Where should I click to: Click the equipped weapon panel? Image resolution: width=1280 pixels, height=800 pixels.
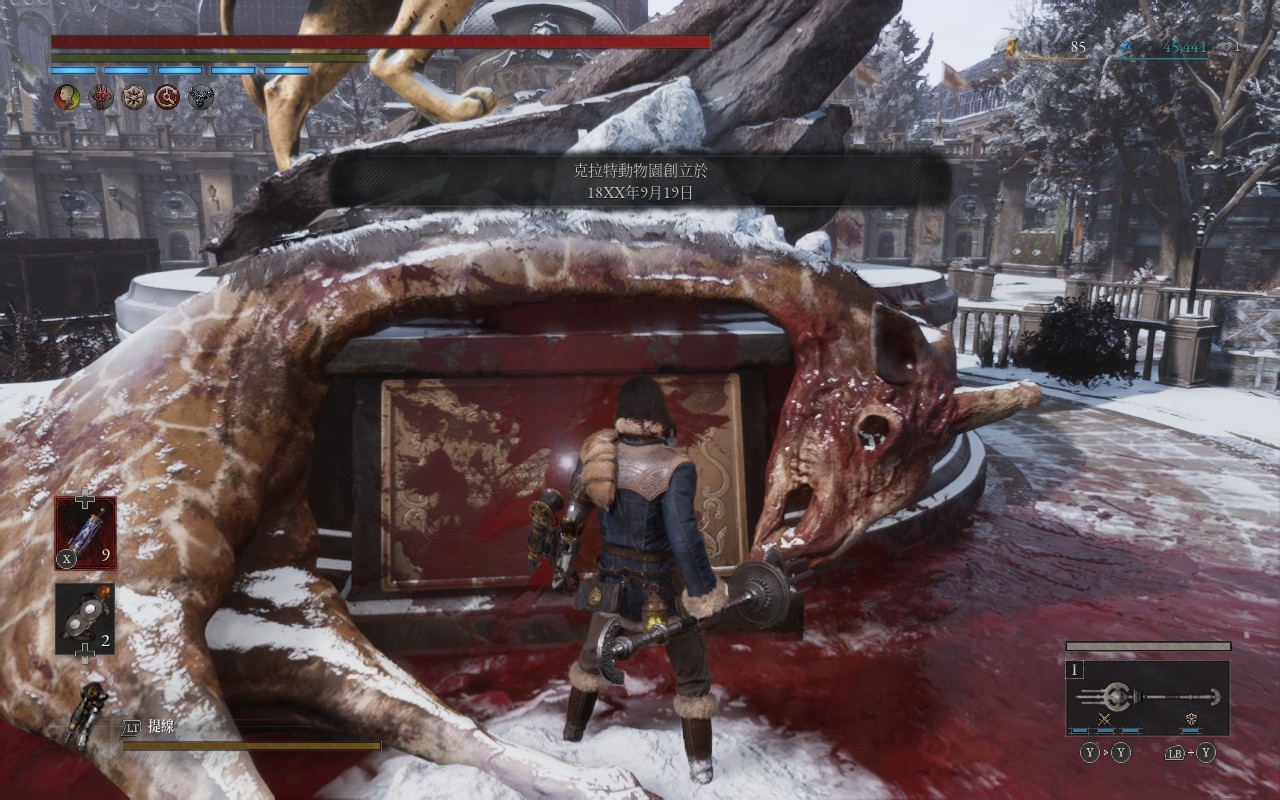click(1147, 697)
